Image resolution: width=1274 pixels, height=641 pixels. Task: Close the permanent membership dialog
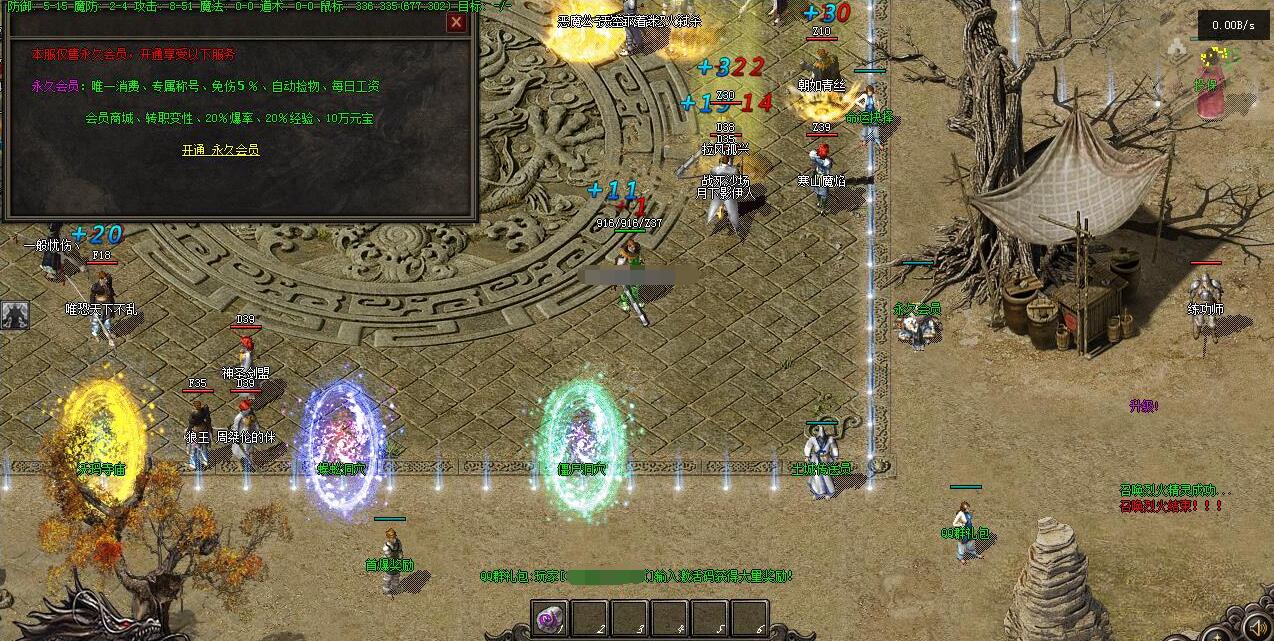tap(456, 22)
